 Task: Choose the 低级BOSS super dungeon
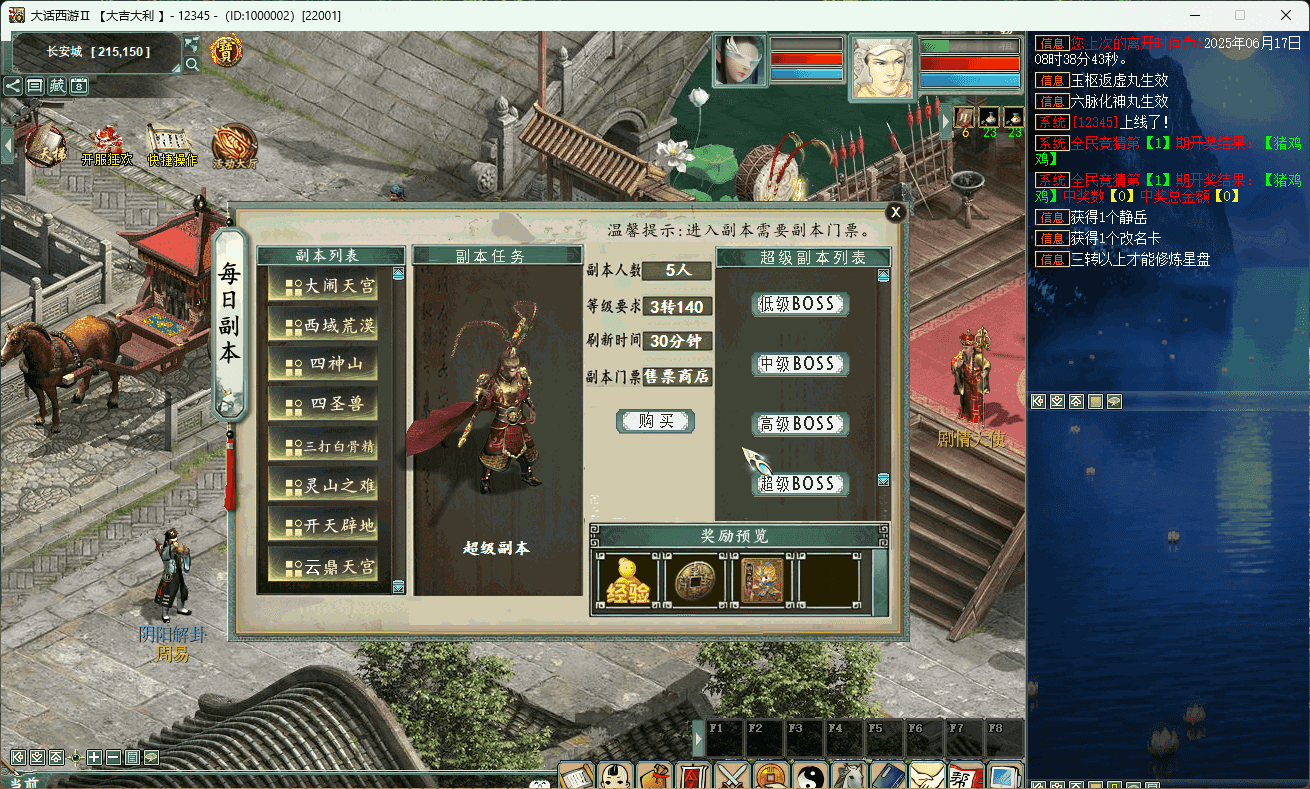pos(799,304)
